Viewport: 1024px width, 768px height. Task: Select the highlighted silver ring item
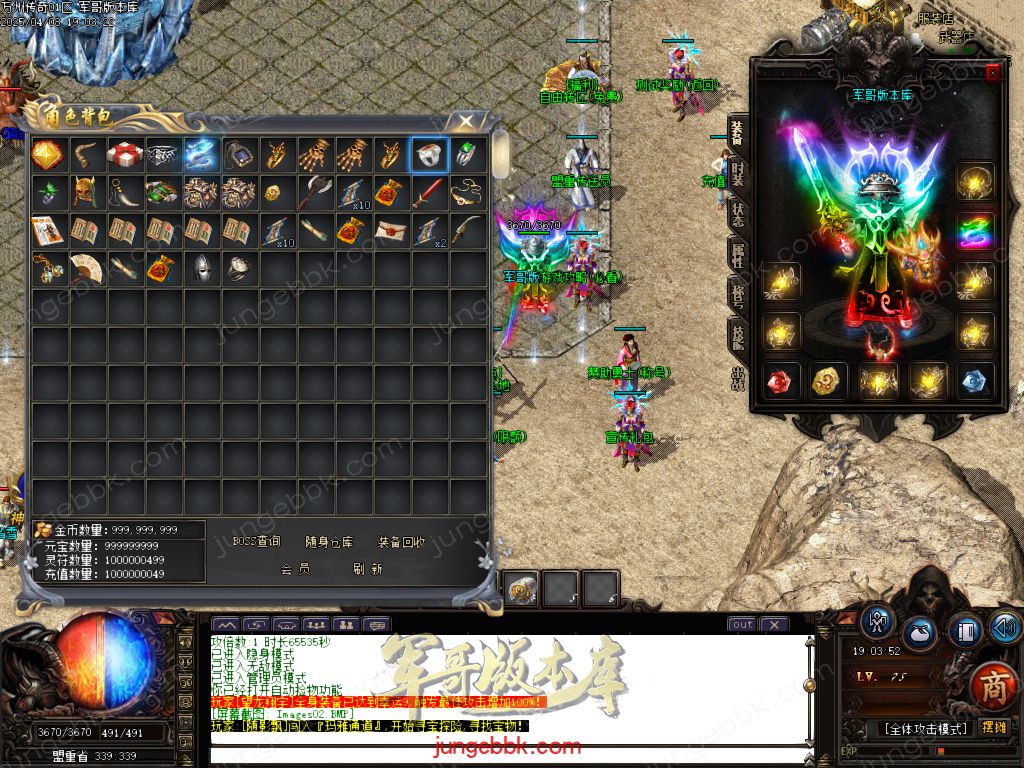[x=430, y=154]
